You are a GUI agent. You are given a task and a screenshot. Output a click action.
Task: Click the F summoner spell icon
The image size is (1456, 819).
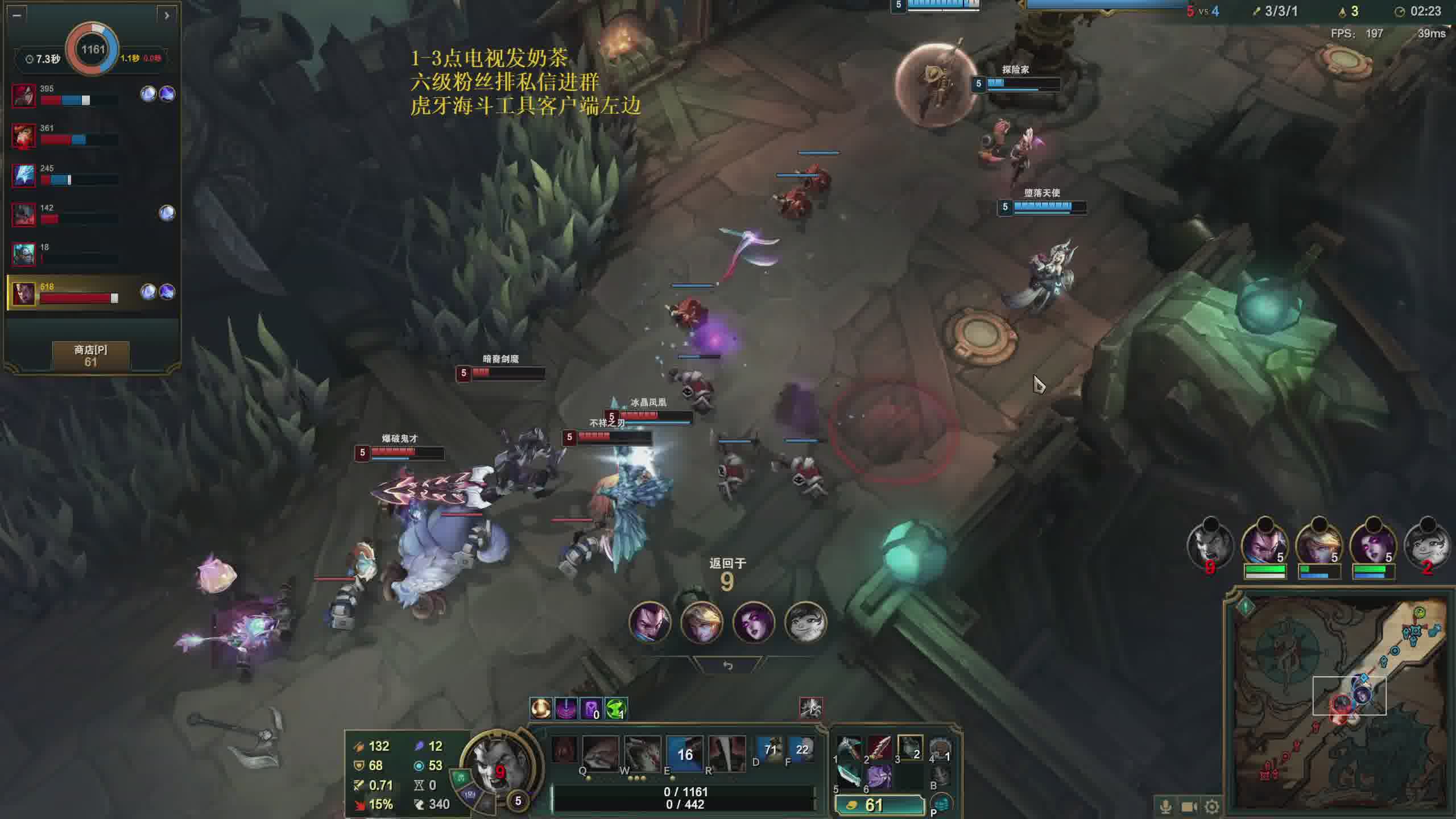[x=801, y=750]
